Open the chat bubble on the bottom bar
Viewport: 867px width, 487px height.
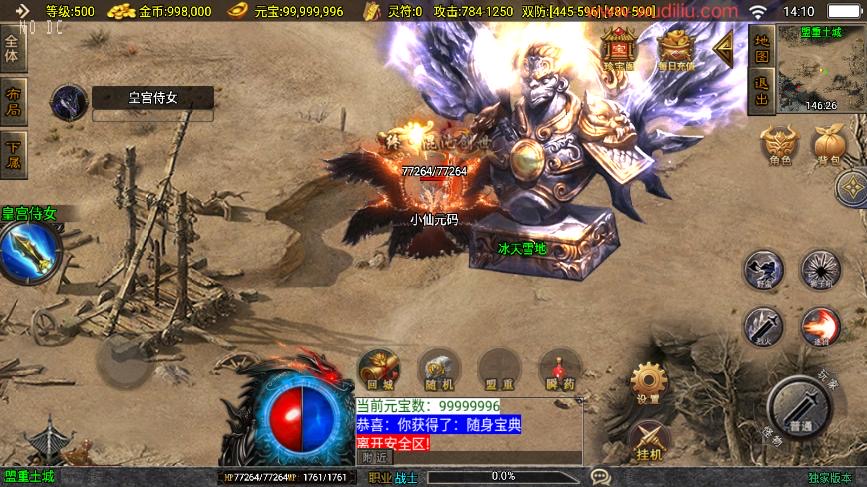pos(600,477)
